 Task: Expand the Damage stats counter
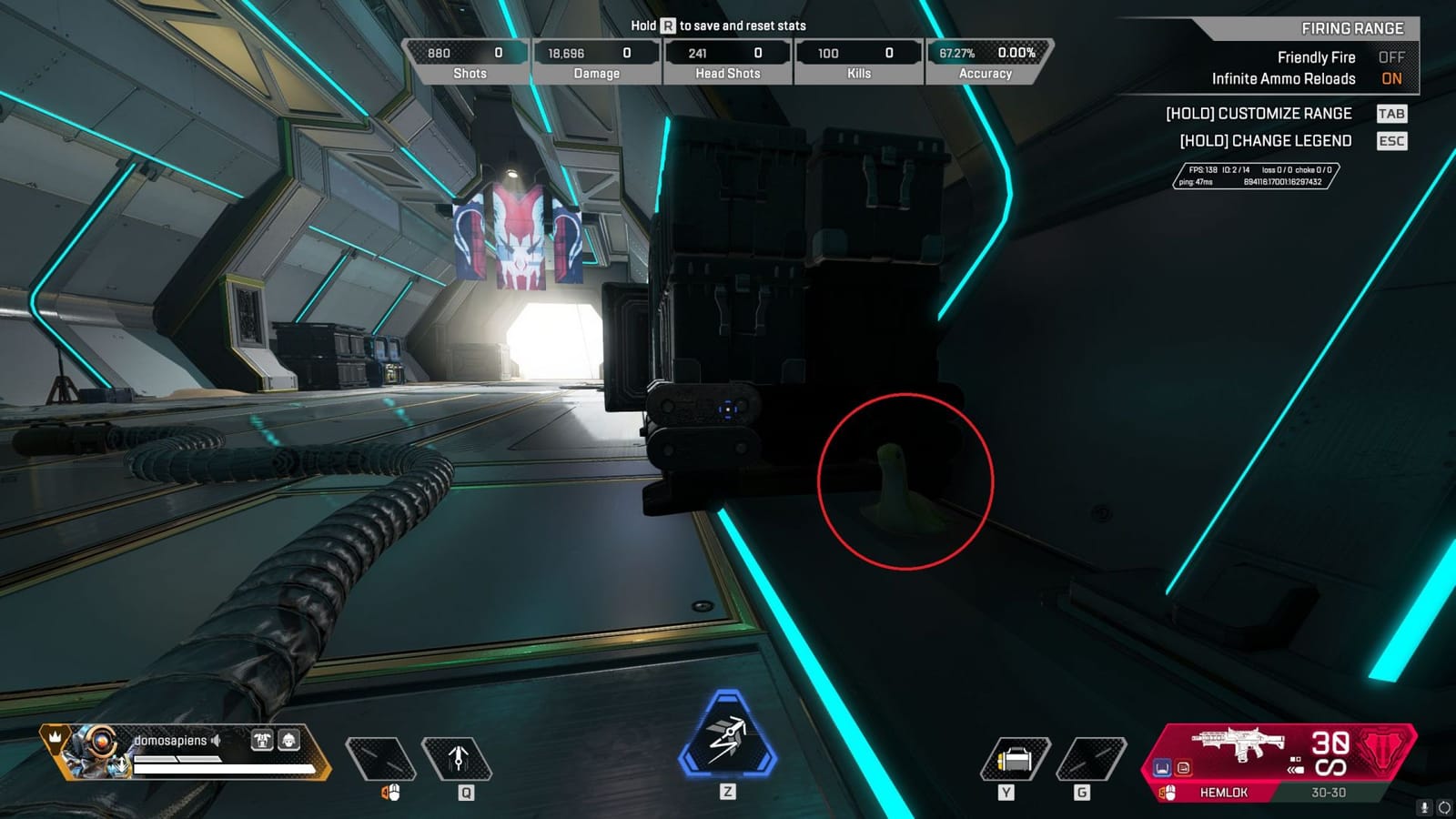pos(596,58)
